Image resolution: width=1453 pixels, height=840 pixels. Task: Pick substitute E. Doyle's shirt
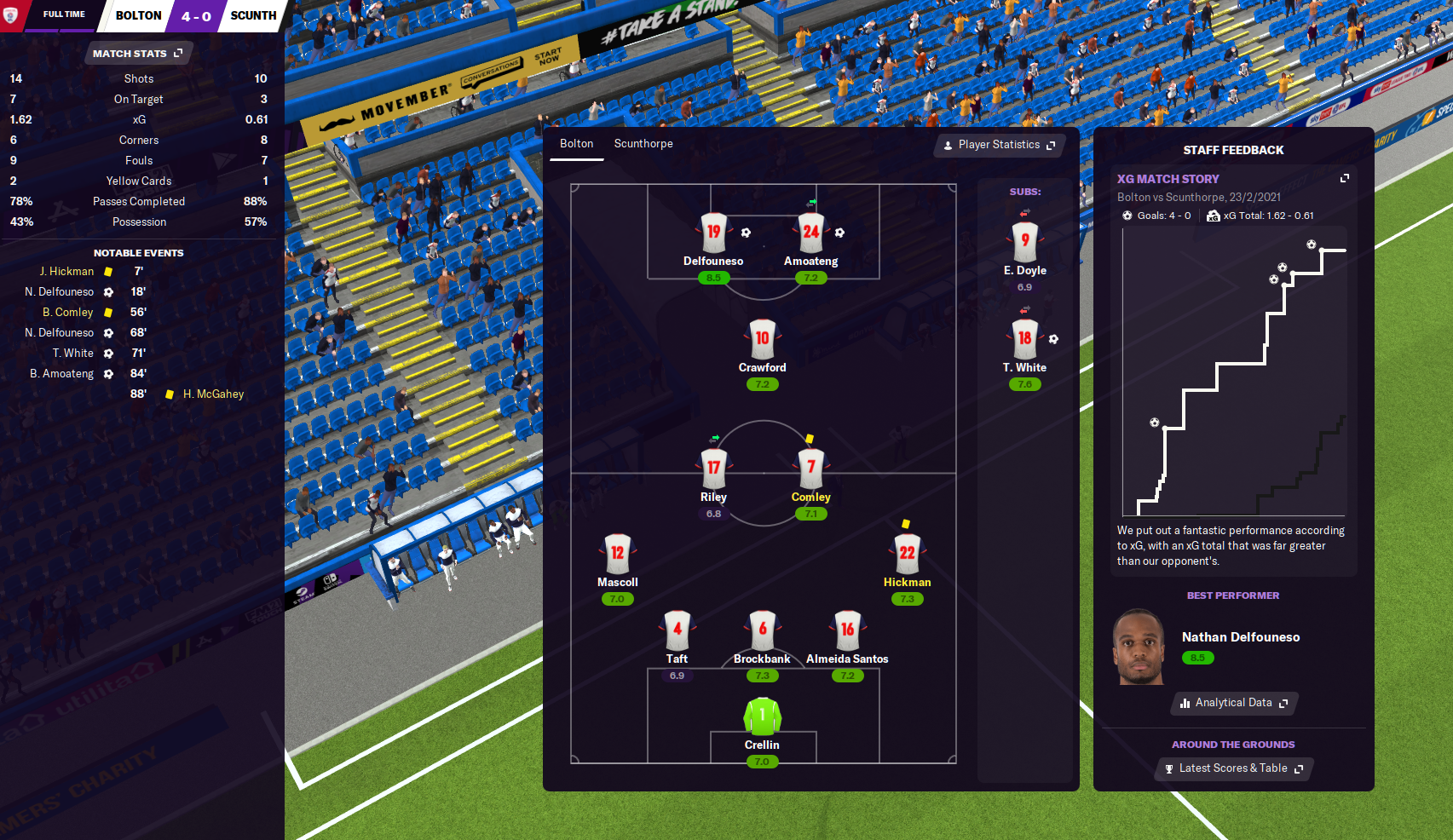(x=1024, y=241)
